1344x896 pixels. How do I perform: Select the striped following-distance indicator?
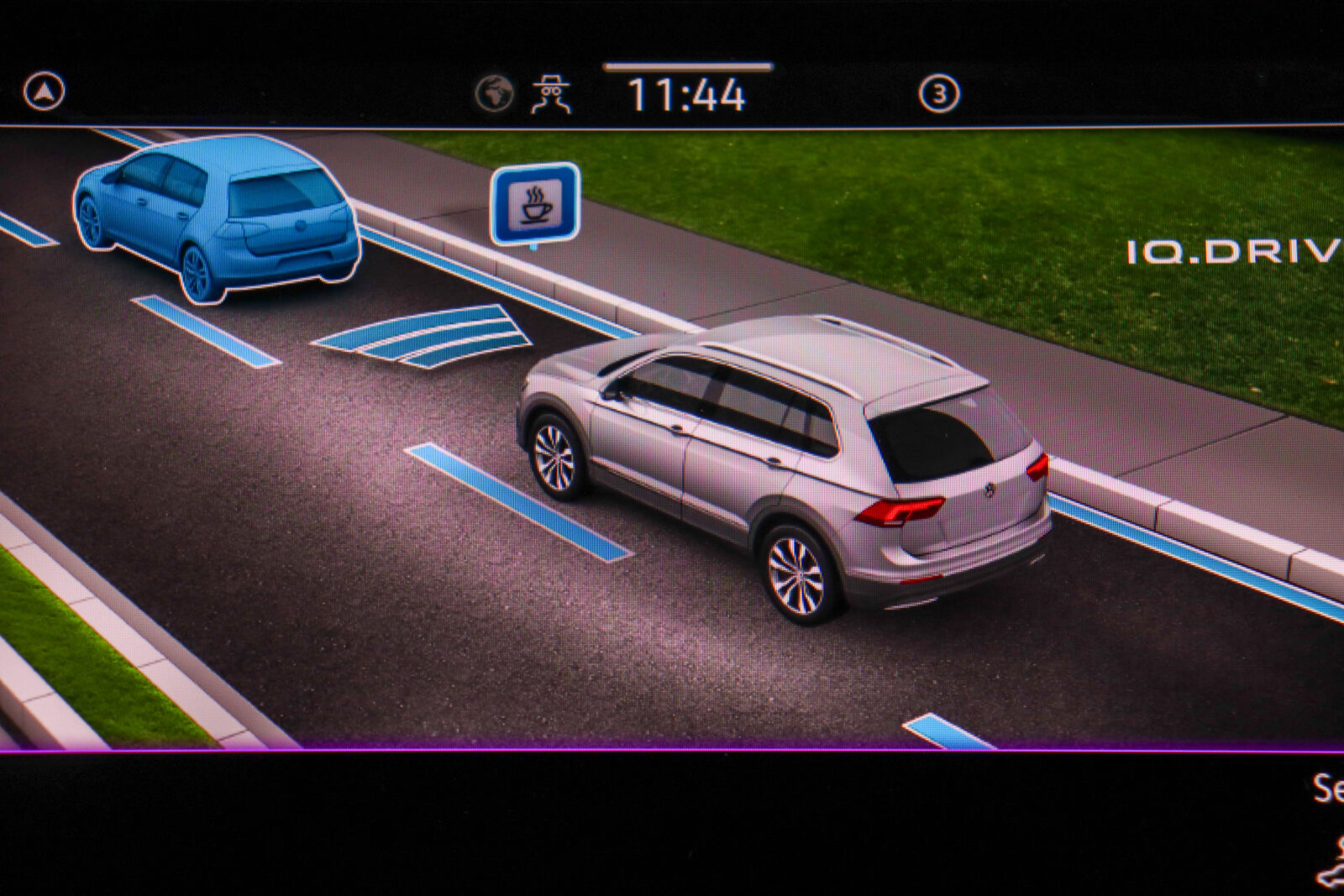coord(423,335)
